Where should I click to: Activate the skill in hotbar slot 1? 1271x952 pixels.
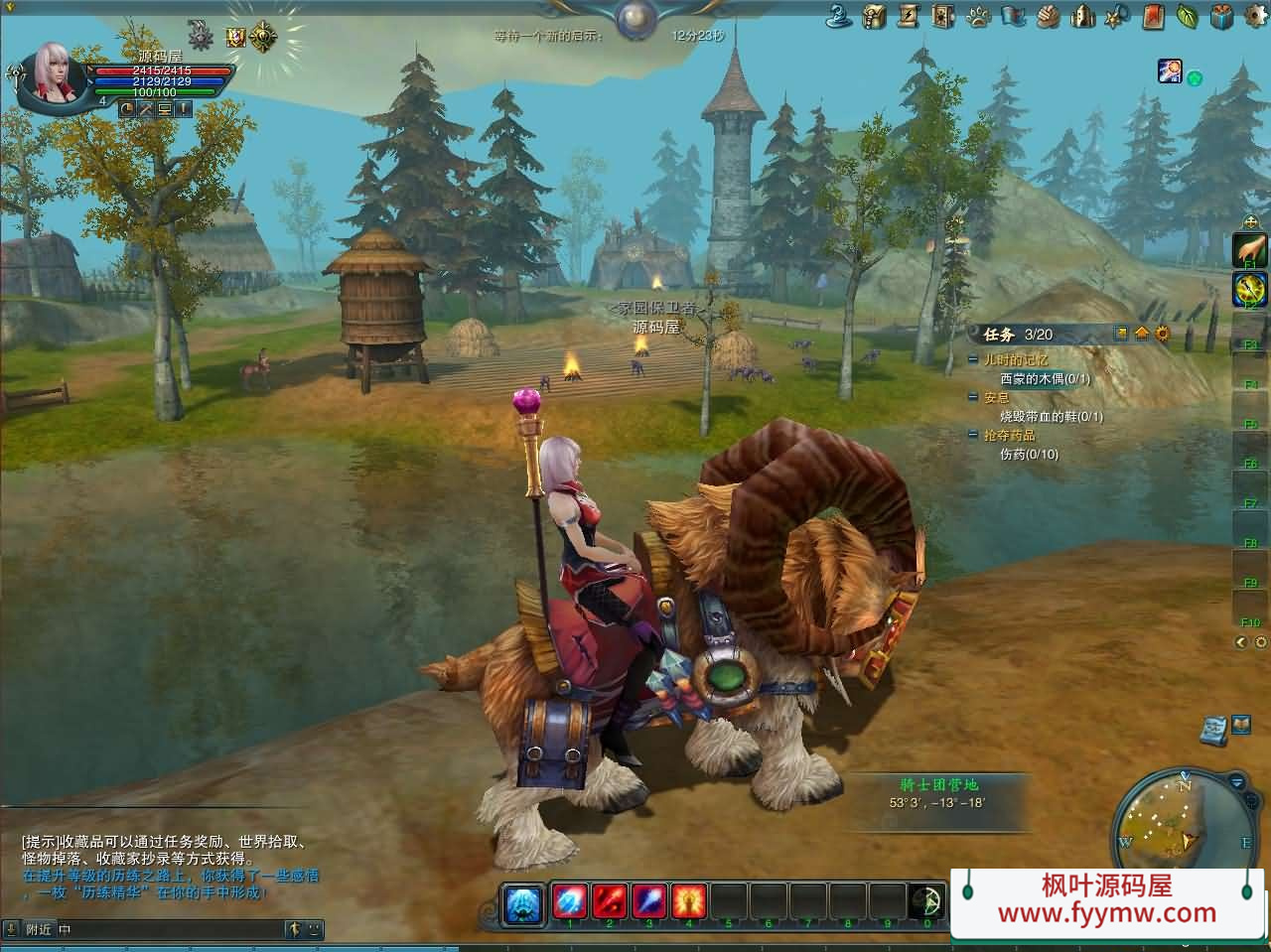pos(571,901)
